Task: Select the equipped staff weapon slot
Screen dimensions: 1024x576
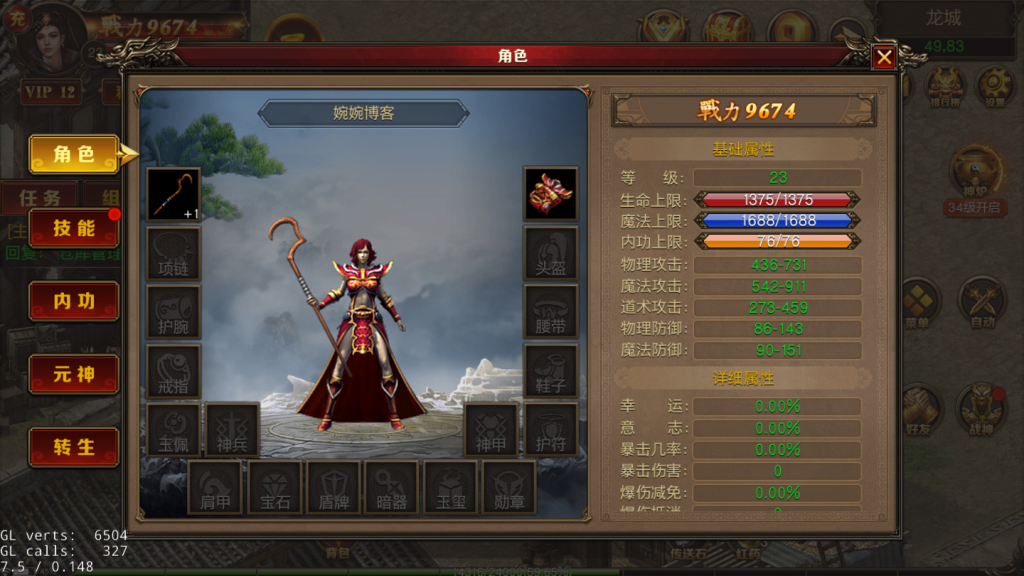Action: 174,194
